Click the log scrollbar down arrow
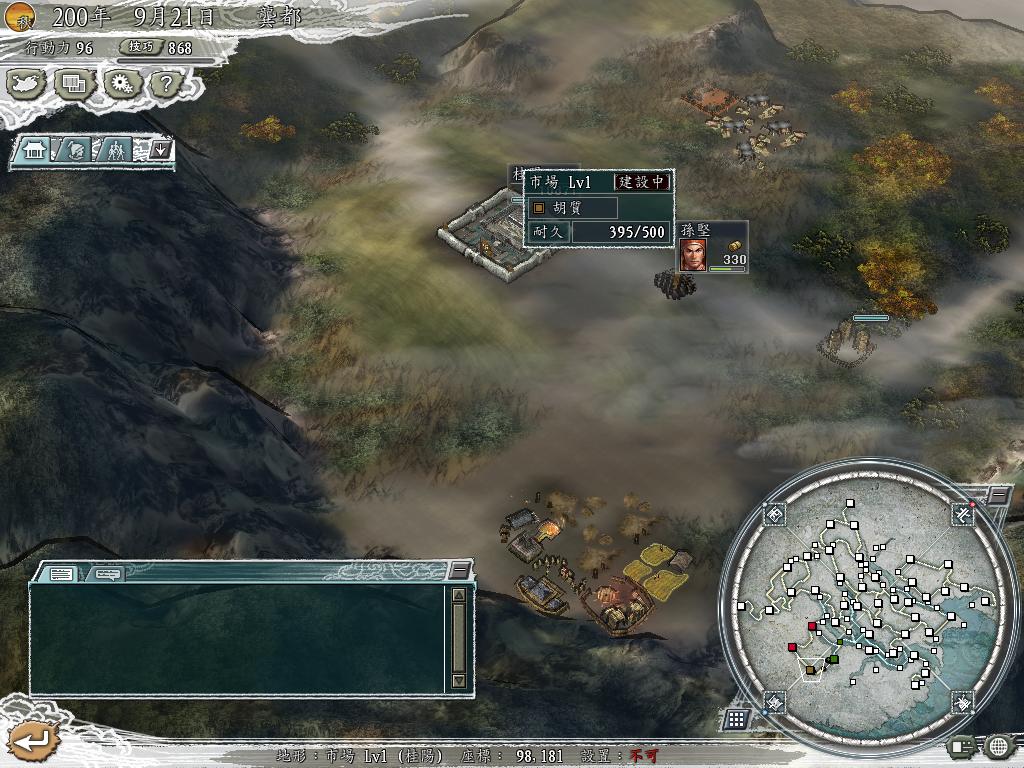 tap(459, 680)
